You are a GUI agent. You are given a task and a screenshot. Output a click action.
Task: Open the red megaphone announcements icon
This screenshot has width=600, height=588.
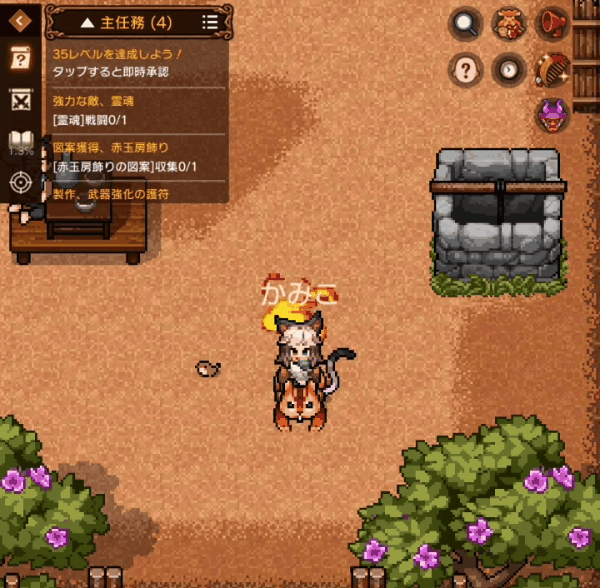point(552,23)
